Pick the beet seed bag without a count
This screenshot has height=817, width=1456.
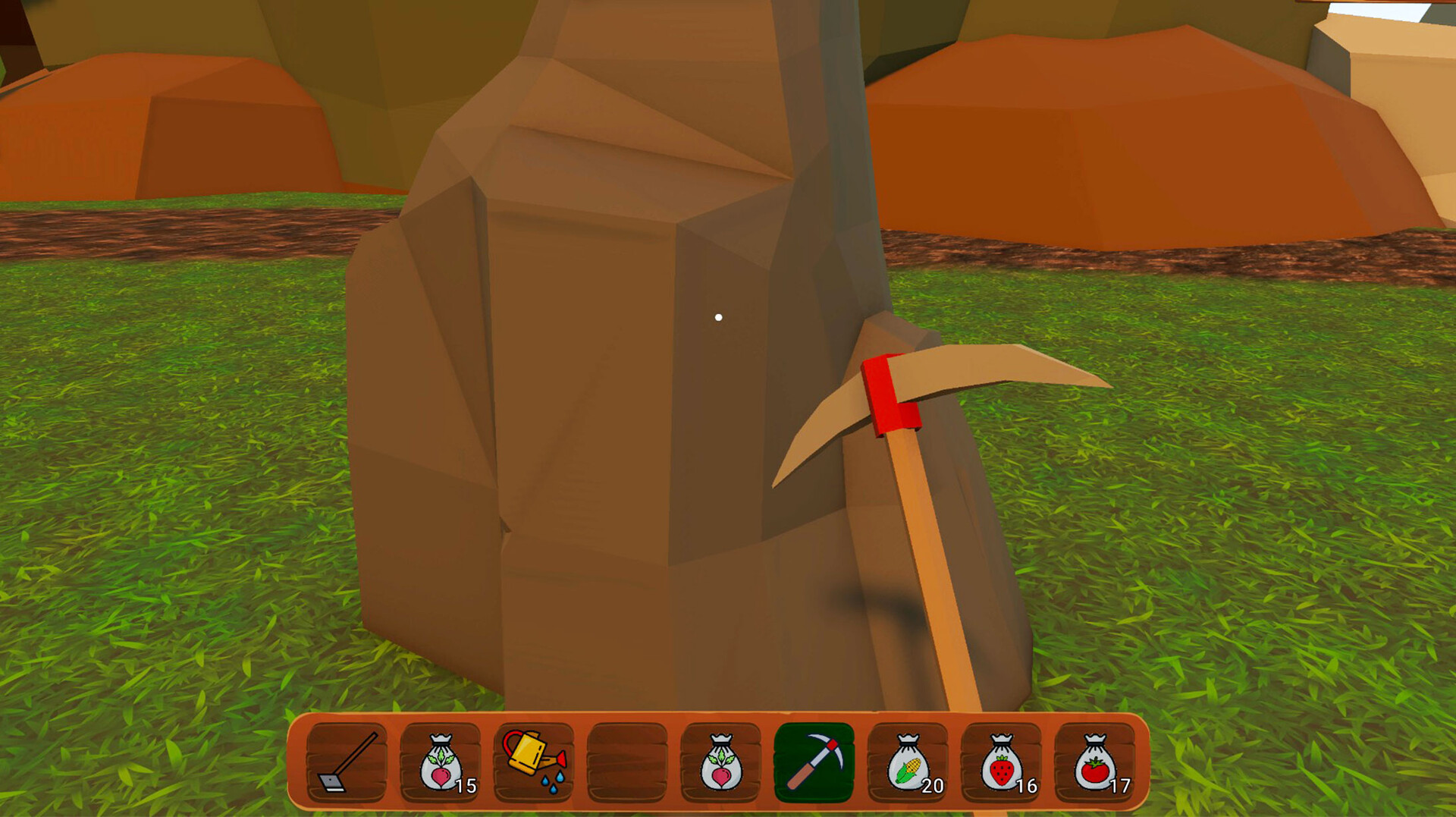[720, 762]
